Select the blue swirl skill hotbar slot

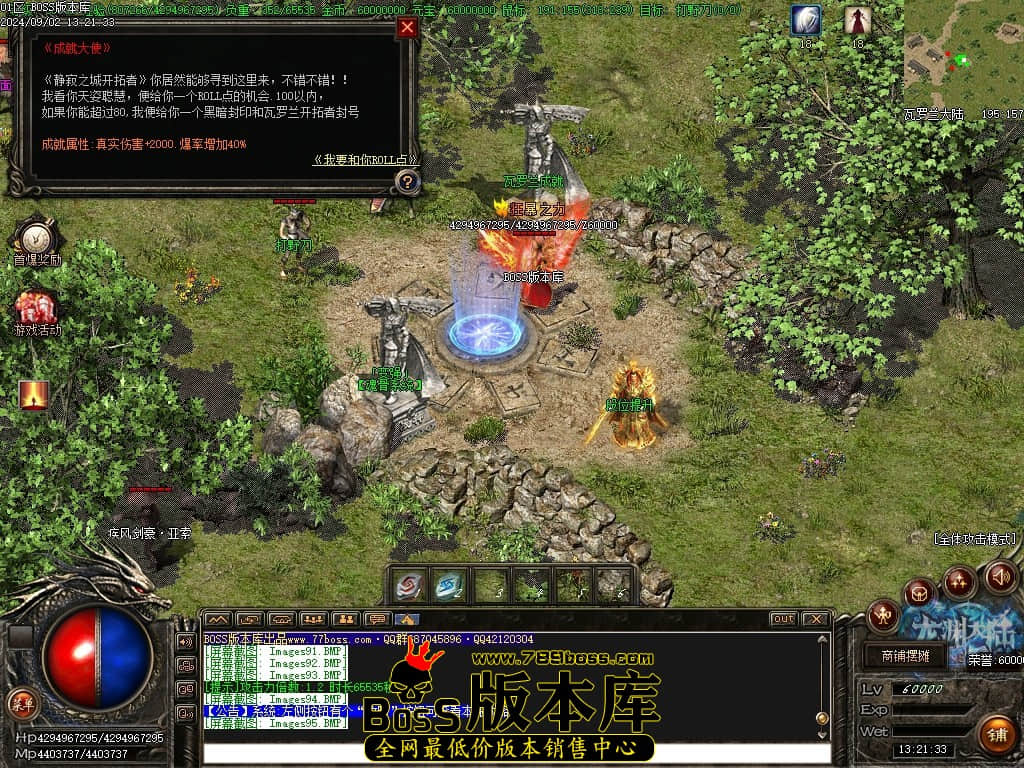pyautogui.click(x=450, y=585)
